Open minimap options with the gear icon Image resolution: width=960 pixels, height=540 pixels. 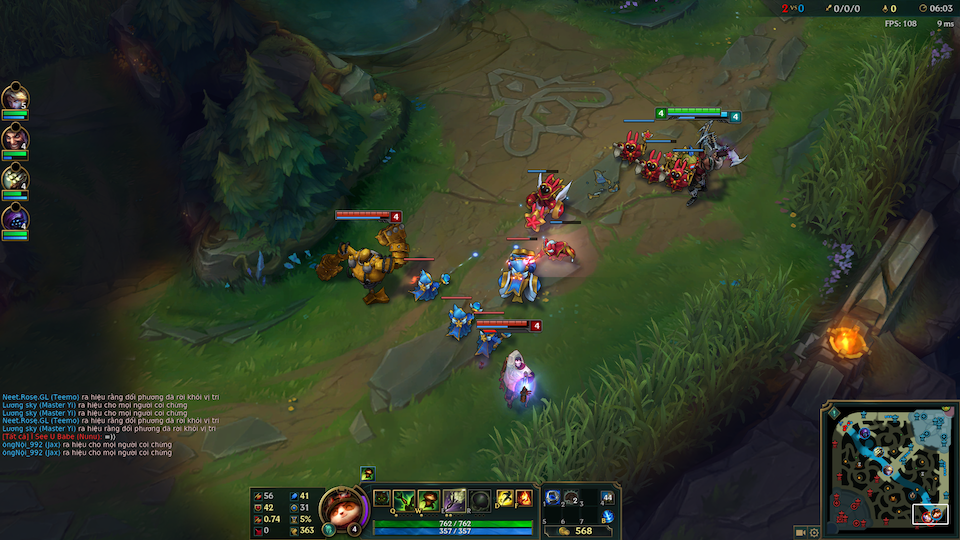[x=814, y=532]
